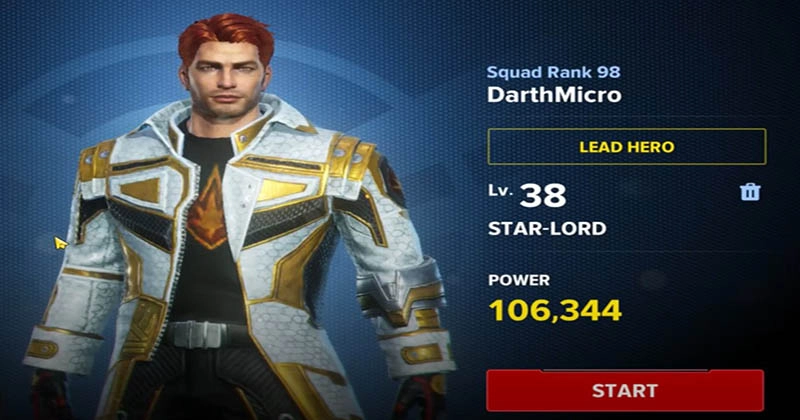Delete hero with the trash can icon

coord(750,192)
